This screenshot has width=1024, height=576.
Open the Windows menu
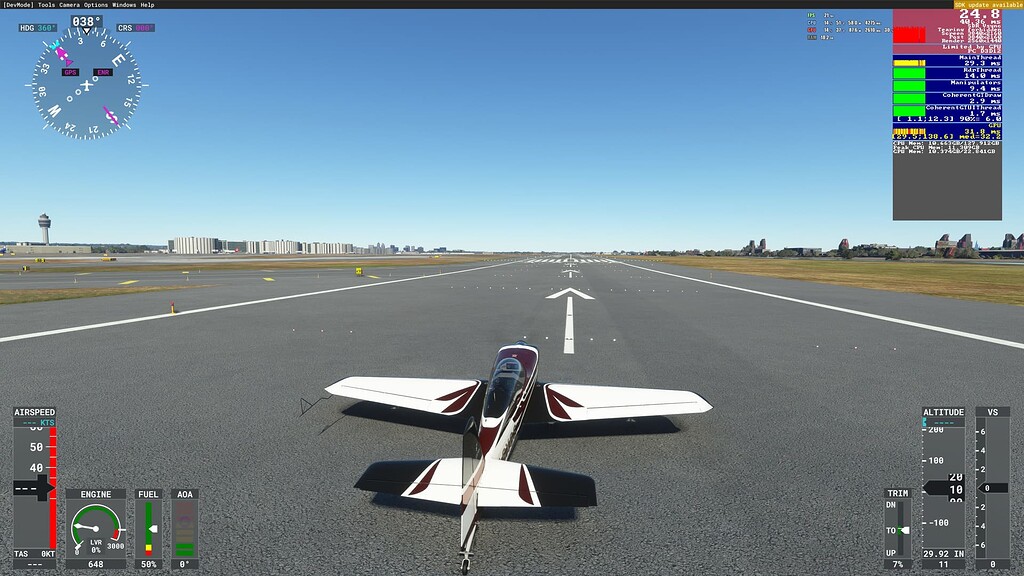(124, 4)
